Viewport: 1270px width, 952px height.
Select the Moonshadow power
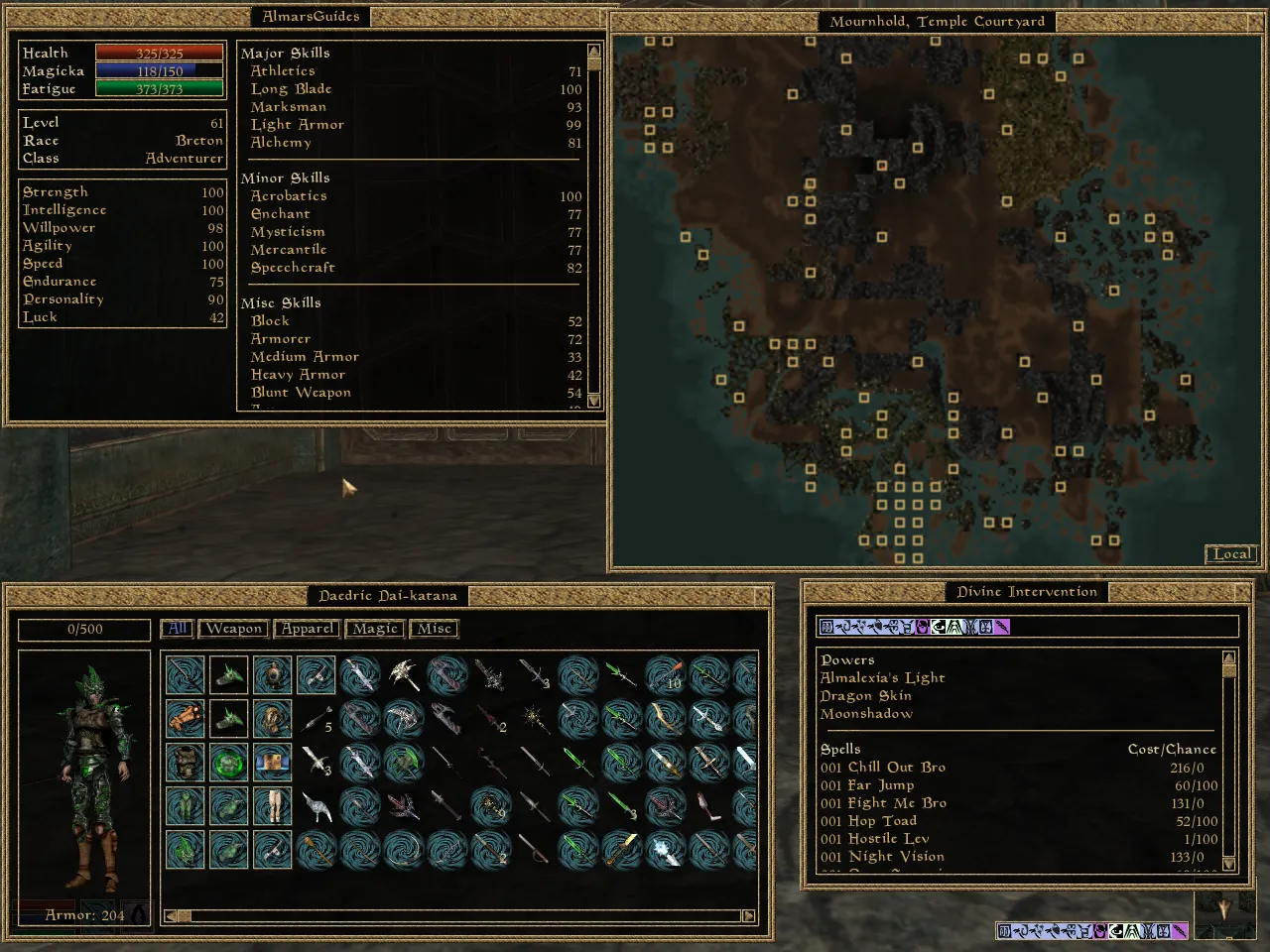click(x=866, y=714)
